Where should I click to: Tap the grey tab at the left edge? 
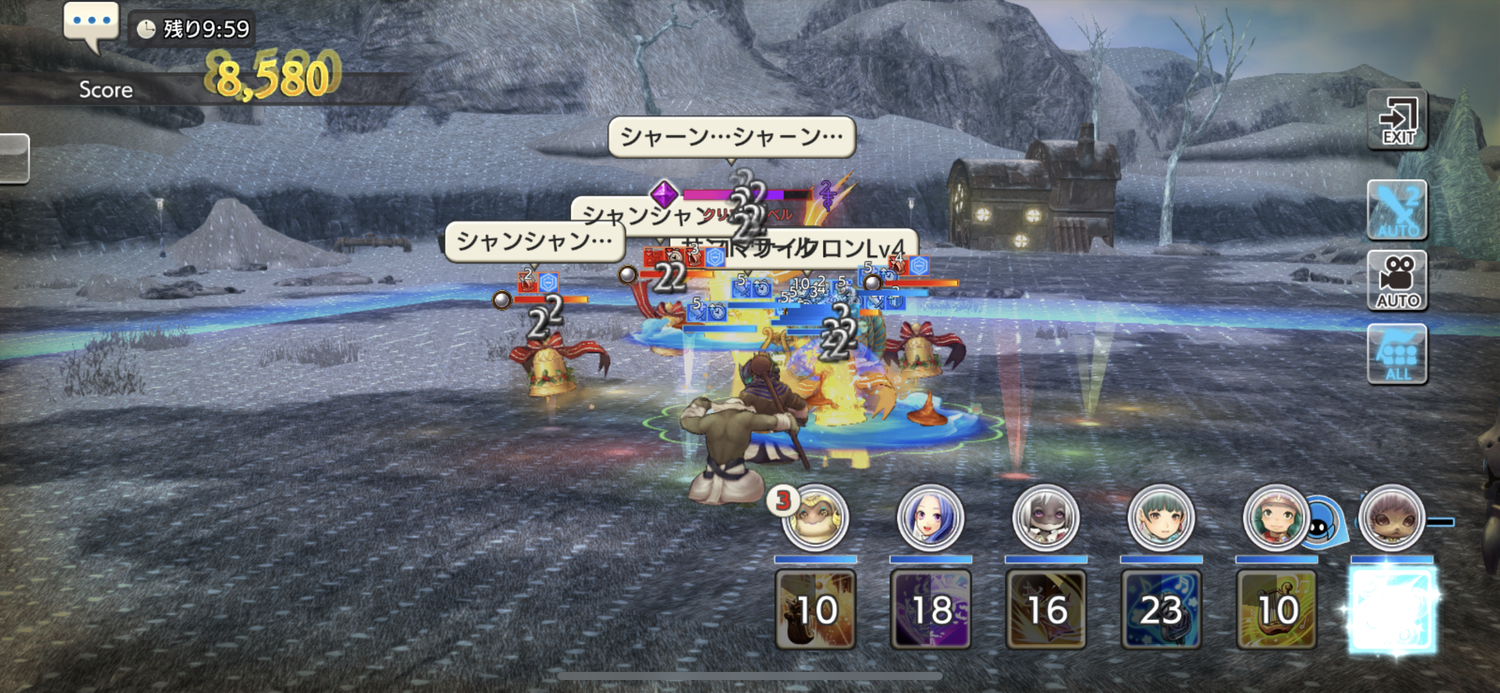[13, 158]
